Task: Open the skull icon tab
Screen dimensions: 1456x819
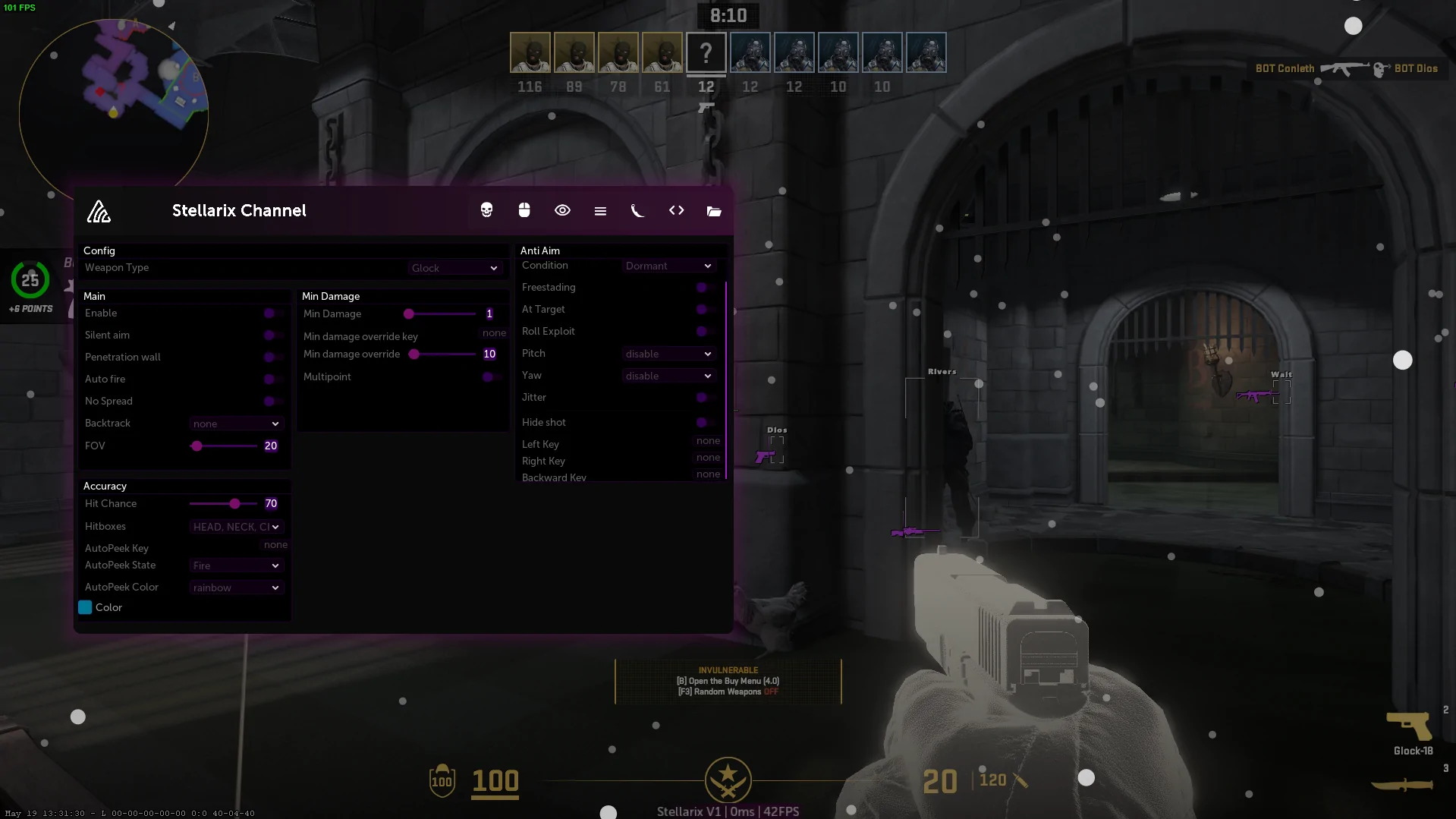Action: [x=486, y=210]
